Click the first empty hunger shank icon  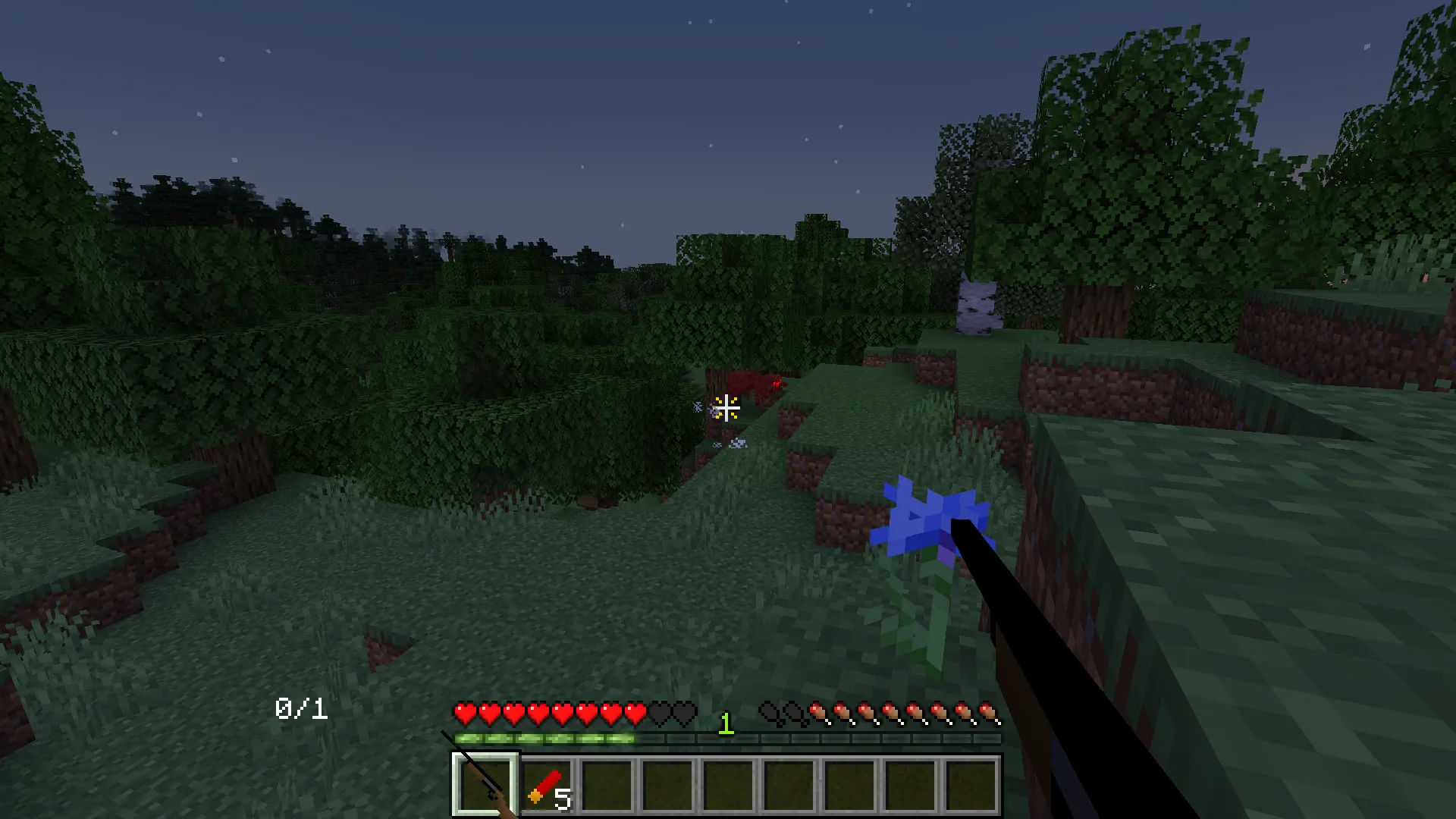(766, 713)
